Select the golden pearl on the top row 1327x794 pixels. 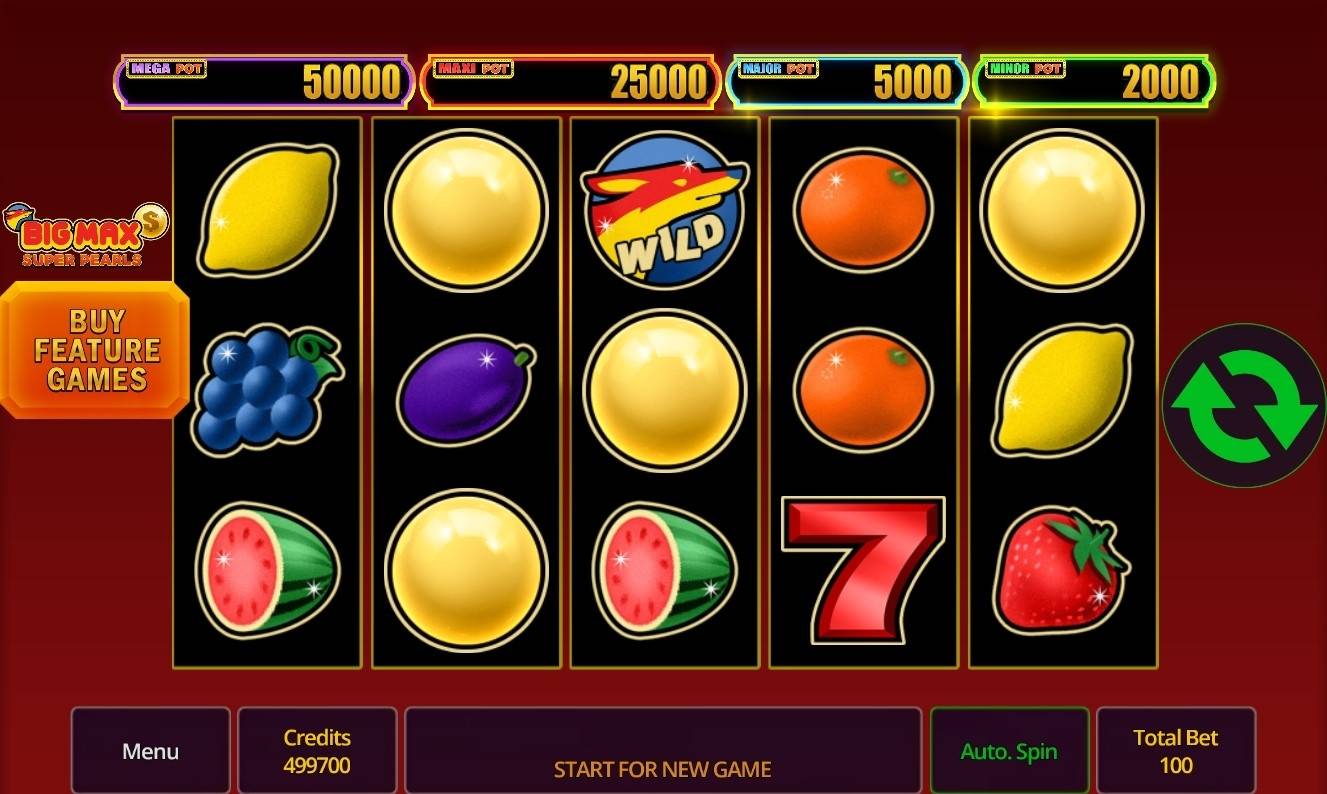click(x=465, y=210)
